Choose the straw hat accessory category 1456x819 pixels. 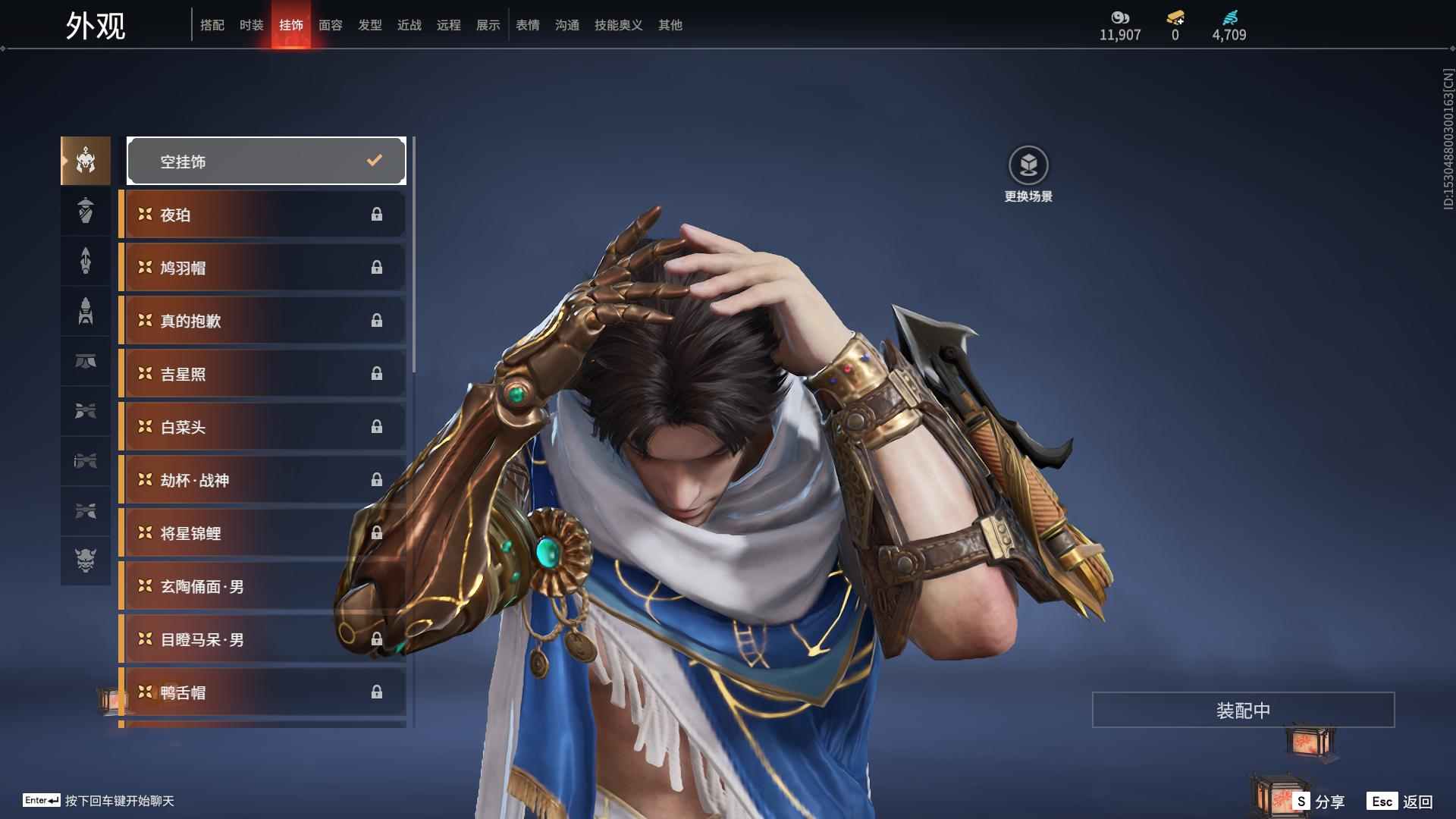(x=86, y=210)
